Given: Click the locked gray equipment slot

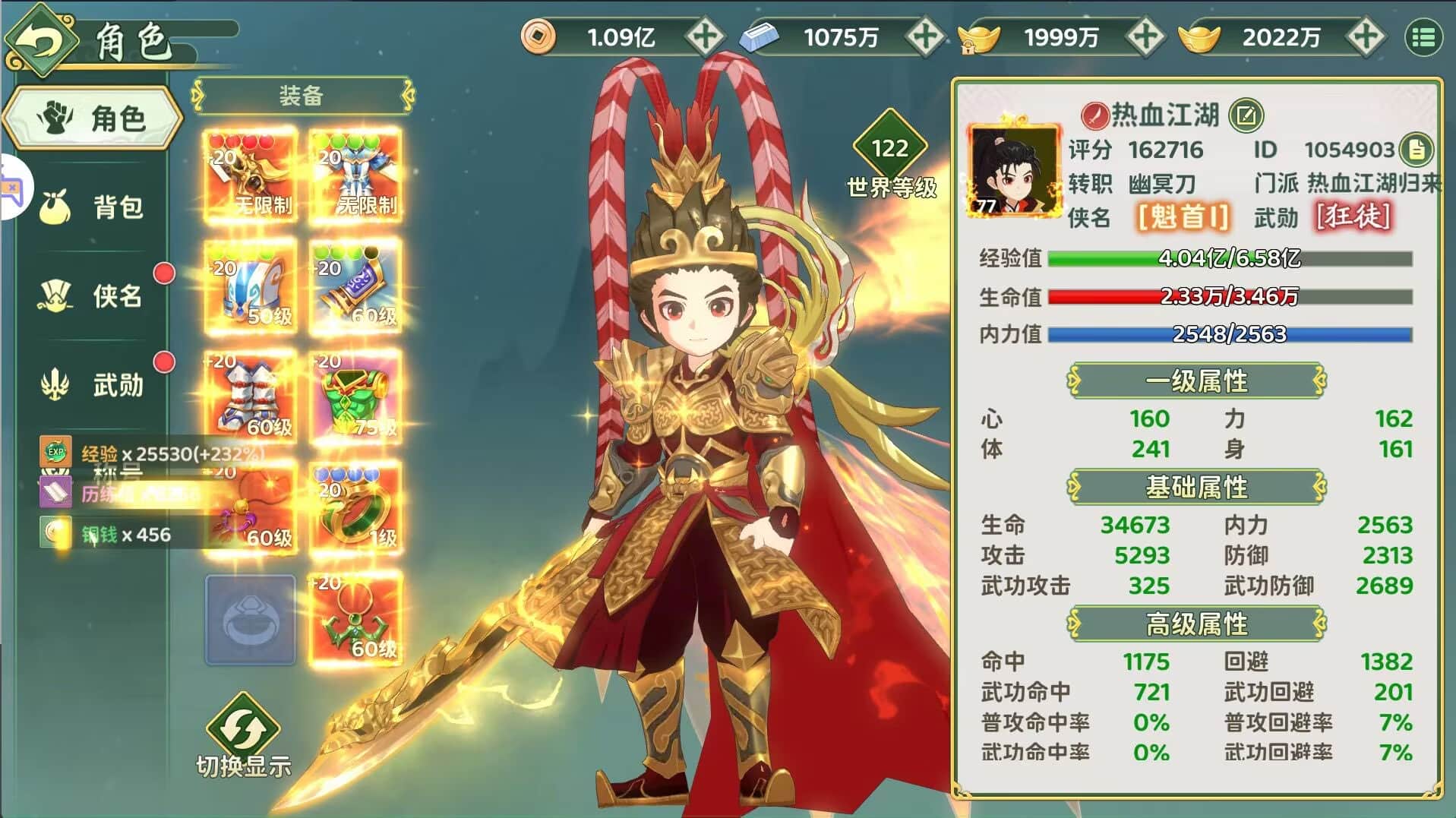Looking at the screenshot, I should tap(251, 619).
